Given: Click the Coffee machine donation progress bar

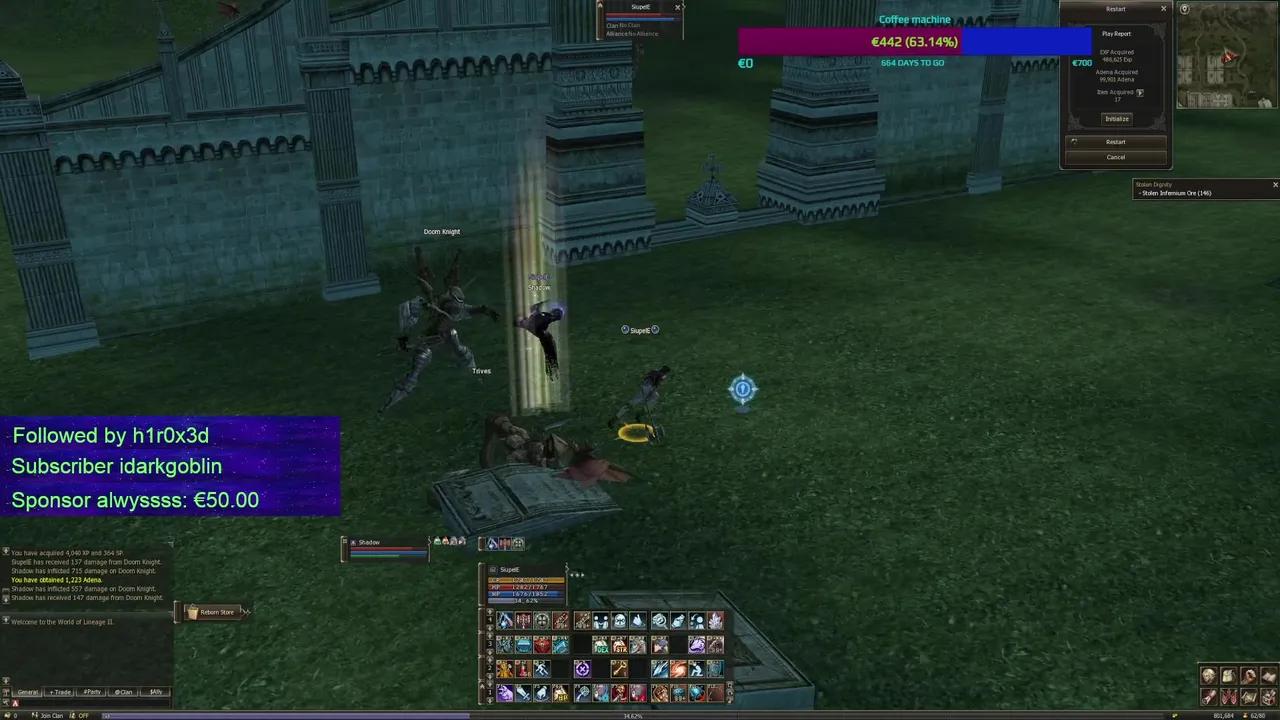Looking at the screenshot, I should tap(913, 41).
